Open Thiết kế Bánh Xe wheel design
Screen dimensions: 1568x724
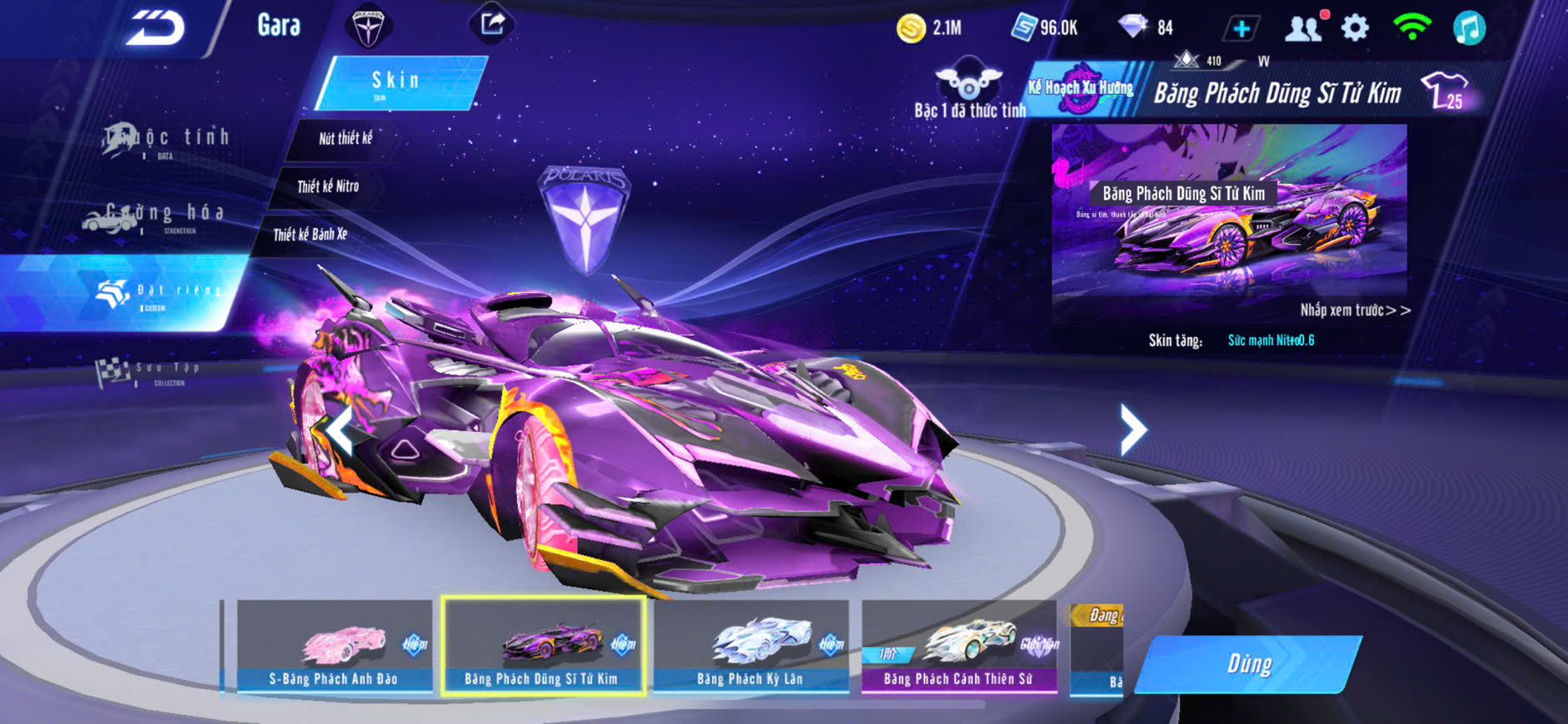point(310,235)
